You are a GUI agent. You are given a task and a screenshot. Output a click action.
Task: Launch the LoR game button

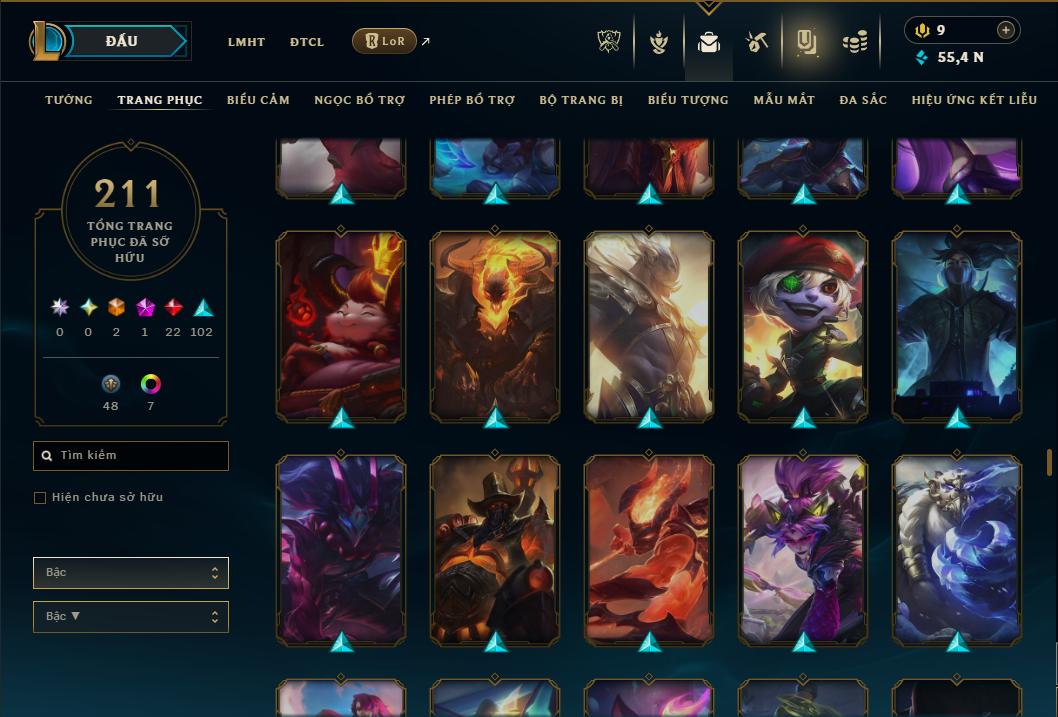pyautogui.click(x=385, y=41)
